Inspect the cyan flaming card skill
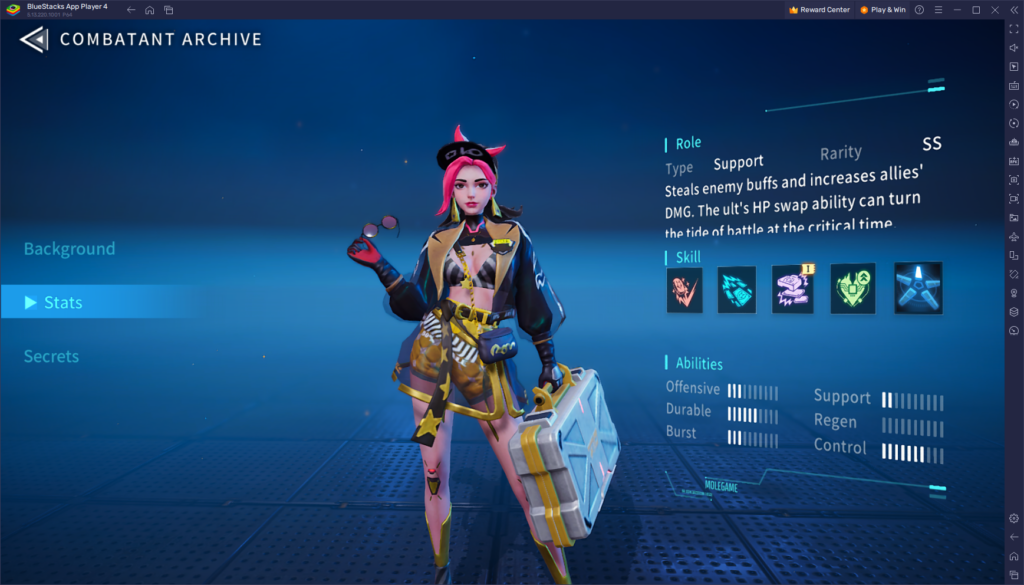The image size is (1024, 585). pyautogui.click(x=737, y=289)
